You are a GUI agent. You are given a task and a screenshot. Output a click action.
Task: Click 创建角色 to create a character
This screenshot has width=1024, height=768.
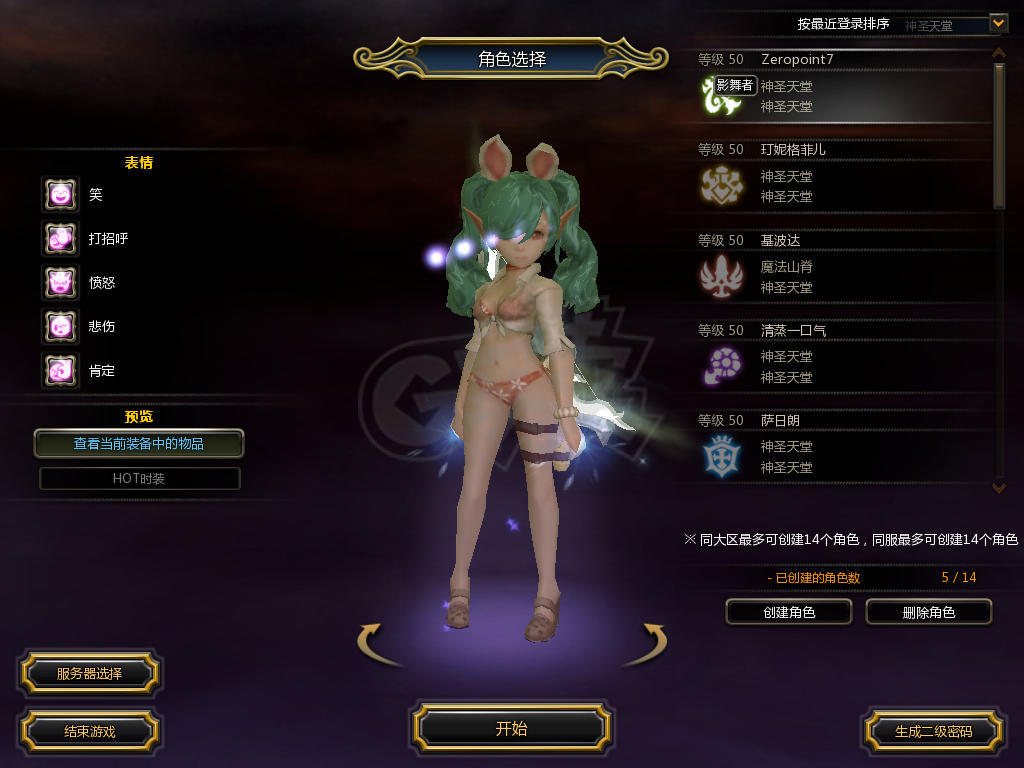[789, 612]
